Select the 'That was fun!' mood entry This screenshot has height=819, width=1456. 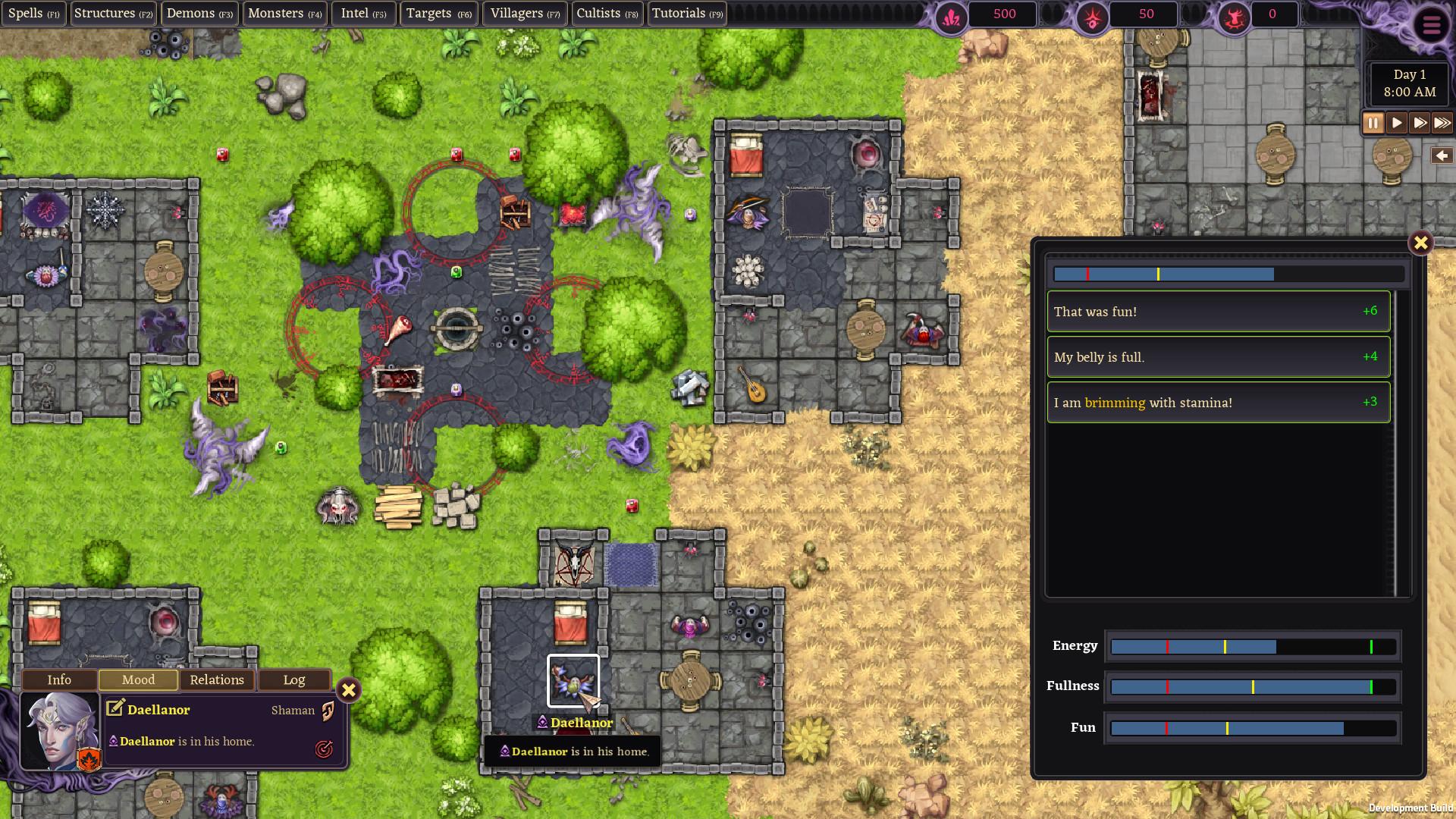[x=1217, y=311]
